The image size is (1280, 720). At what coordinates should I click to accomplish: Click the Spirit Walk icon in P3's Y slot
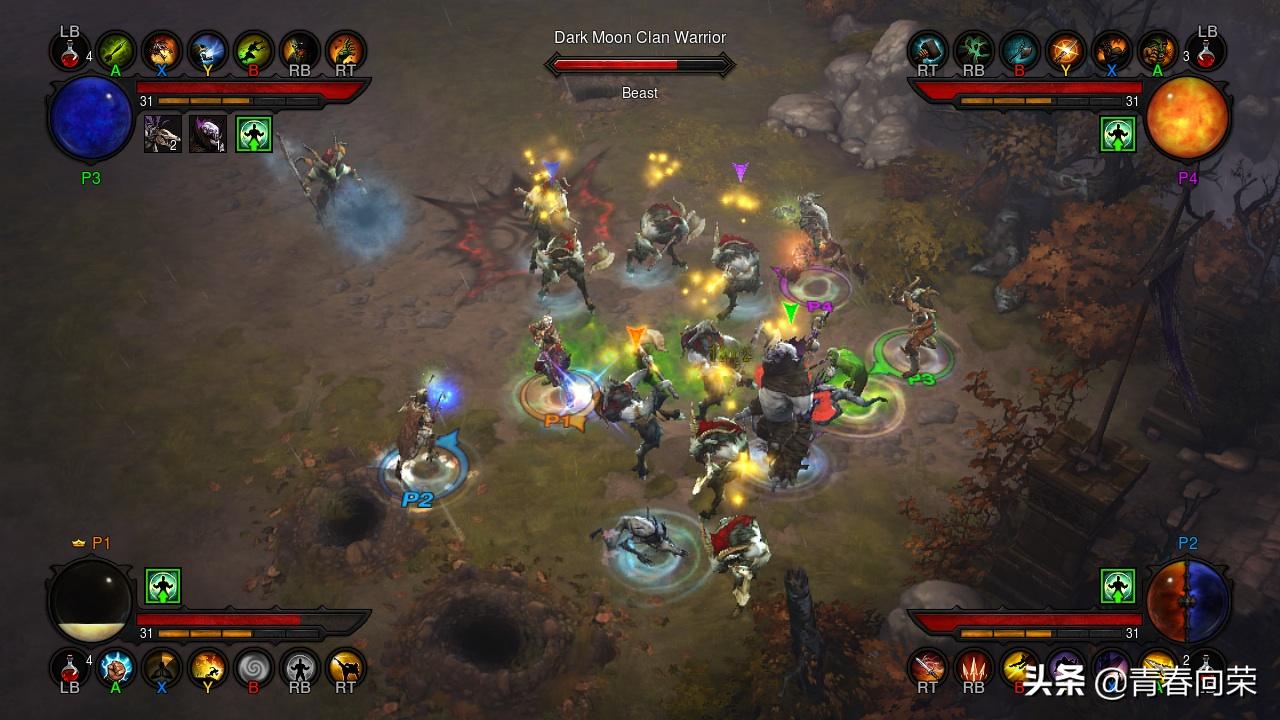click(208, 52)
